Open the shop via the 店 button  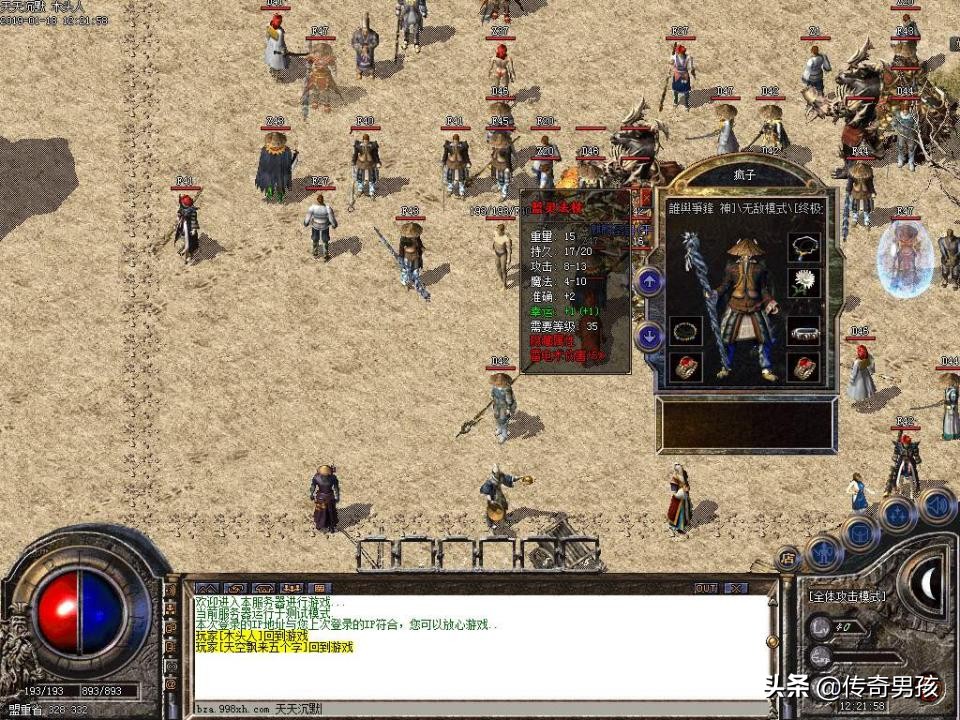788,558
